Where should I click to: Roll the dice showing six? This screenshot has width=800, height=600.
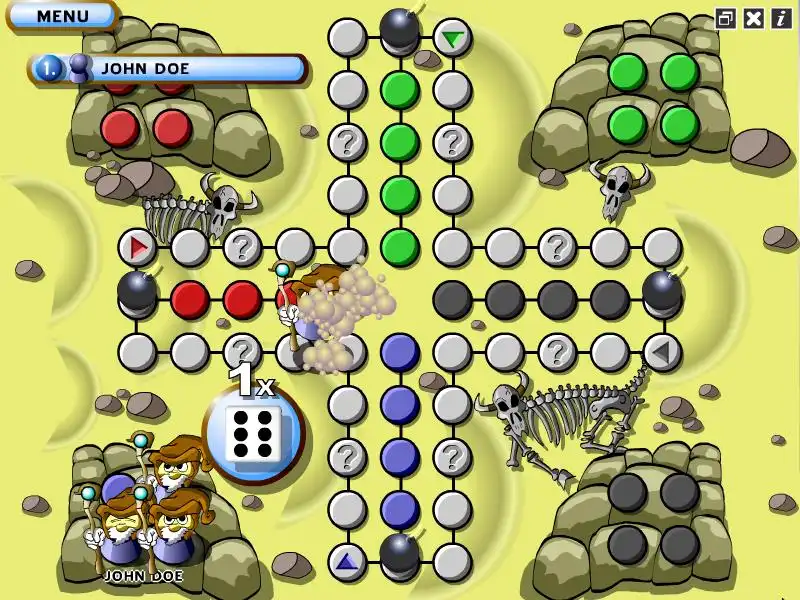(x=254, y=434)
